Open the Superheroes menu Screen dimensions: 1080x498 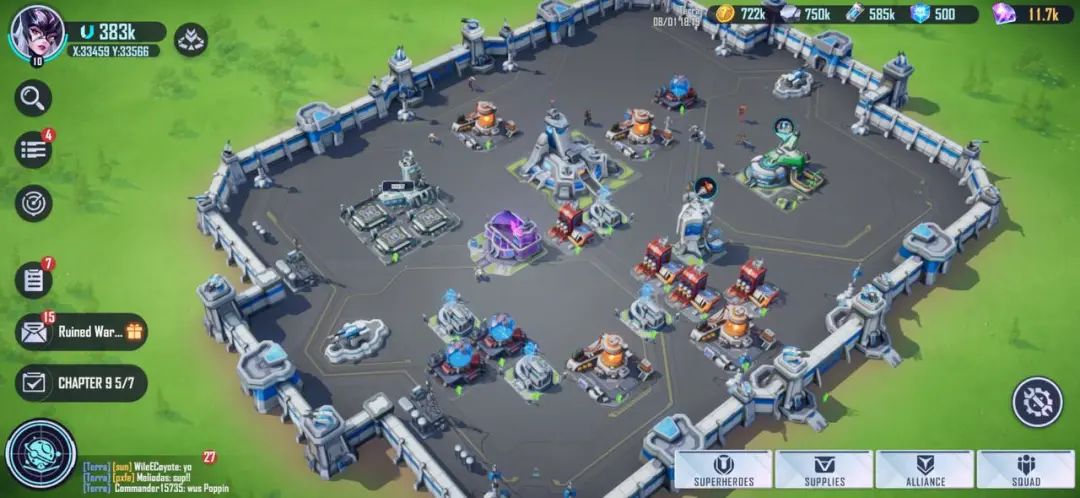click(x=722, y=469)
